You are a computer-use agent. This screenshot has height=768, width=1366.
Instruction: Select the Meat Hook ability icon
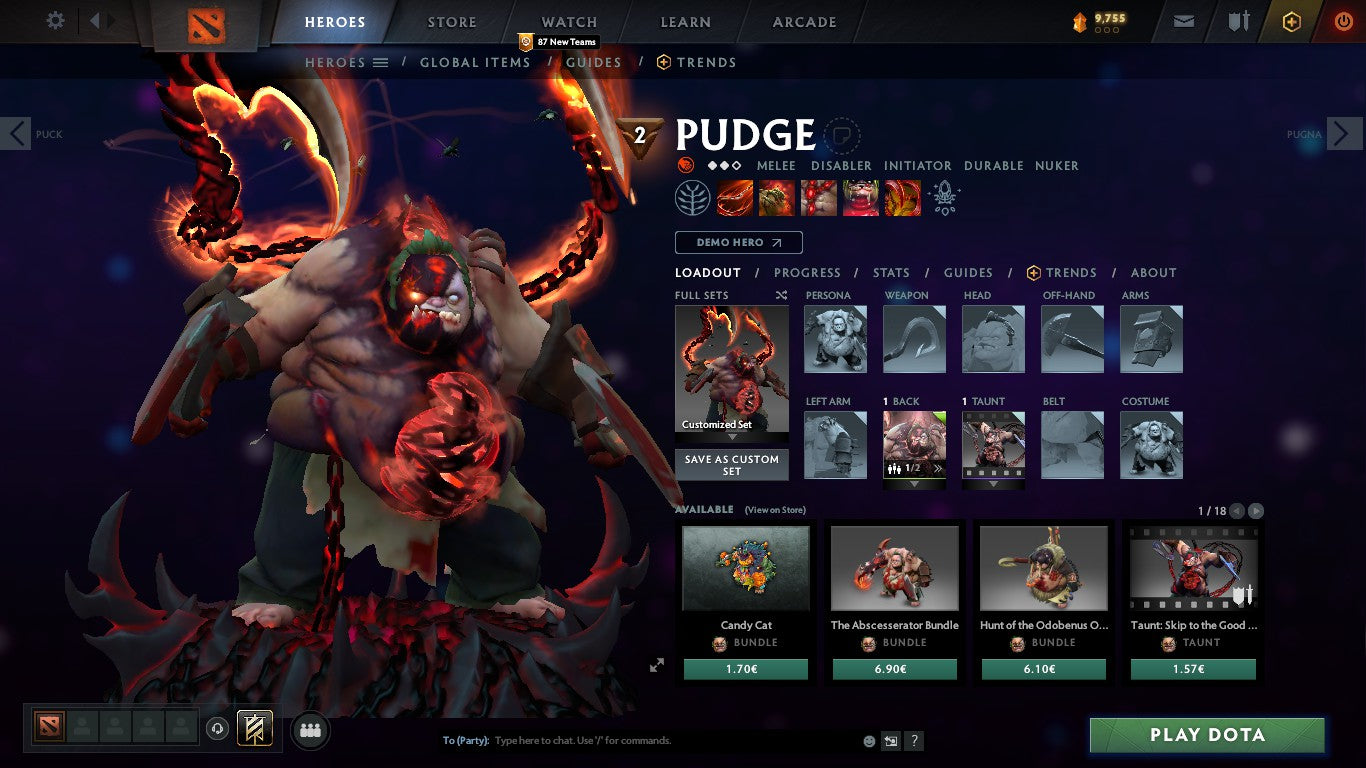(x=734, y=196)
